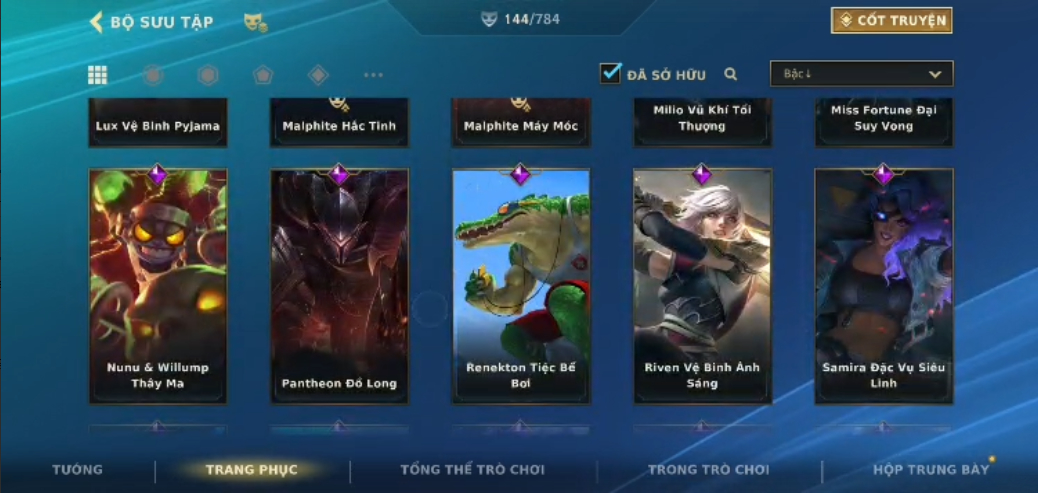The width and height of the screenshot is (1038, 493).
Task: Go back from Bộ Sưu Tập
Action: point(96,22)
